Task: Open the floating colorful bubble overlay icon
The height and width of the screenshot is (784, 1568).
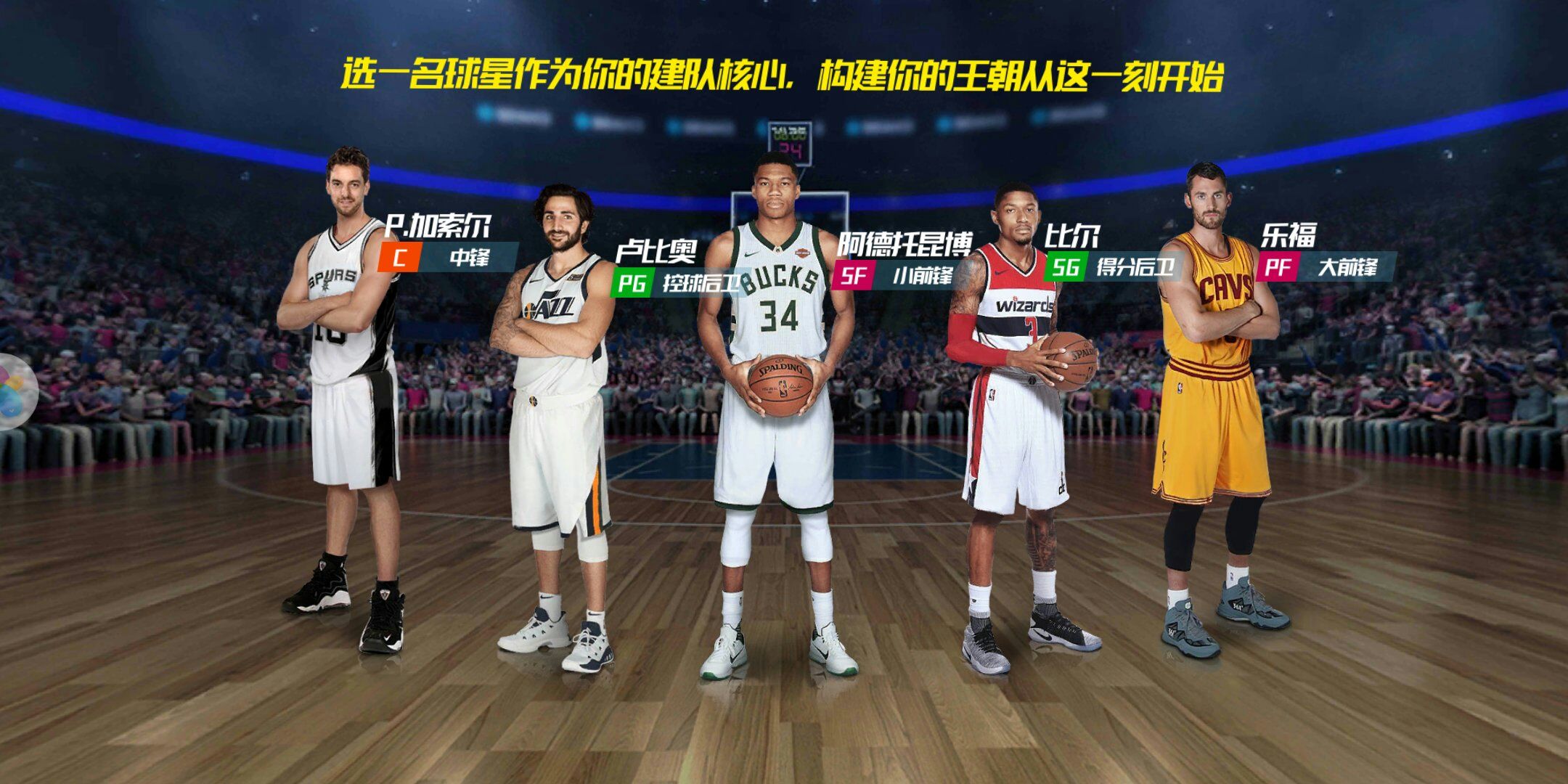Action: point(15,392)
